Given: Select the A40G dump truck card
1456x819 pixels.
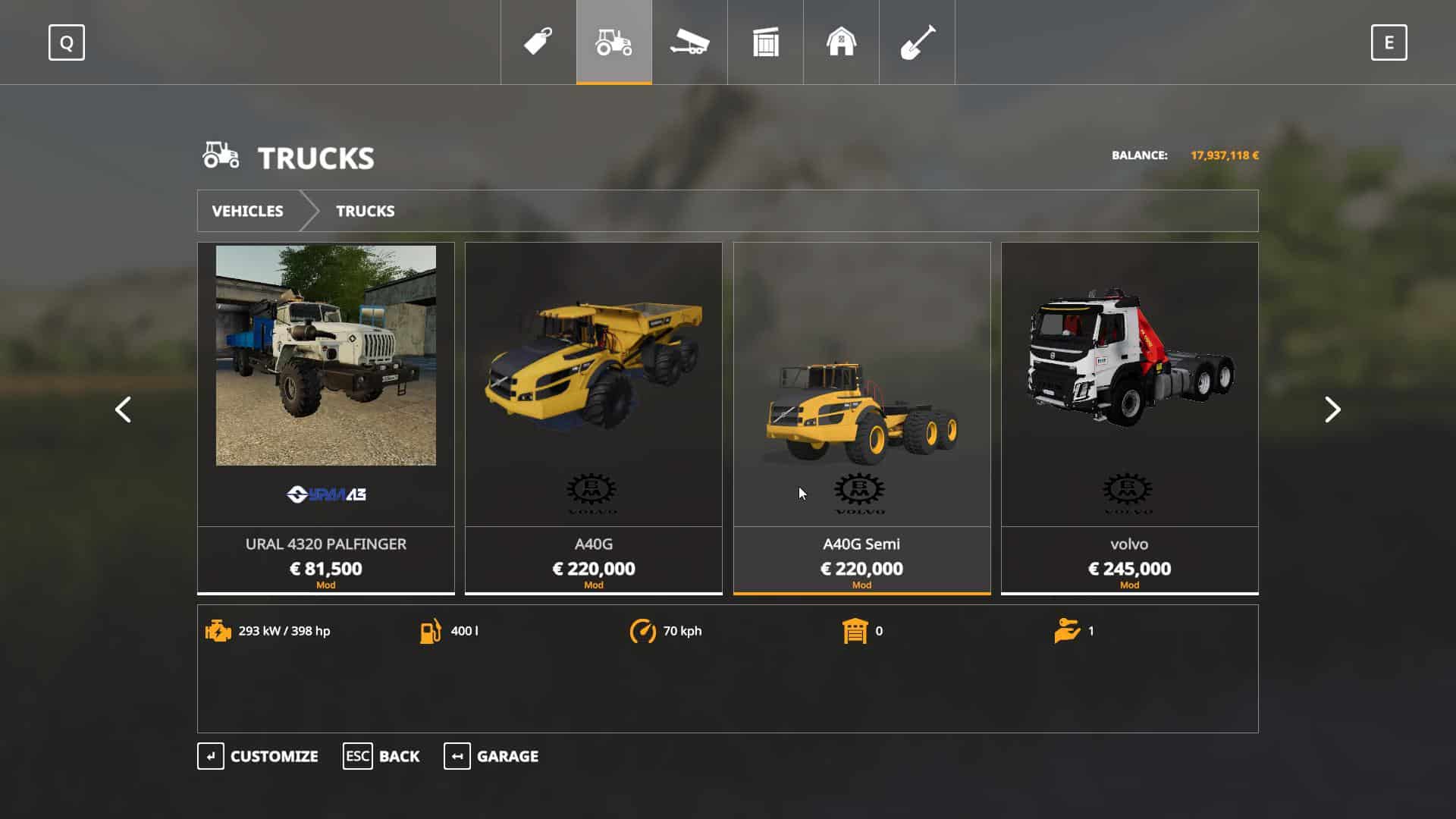Looking at the screenshot, I should click(x=593, y=417).
